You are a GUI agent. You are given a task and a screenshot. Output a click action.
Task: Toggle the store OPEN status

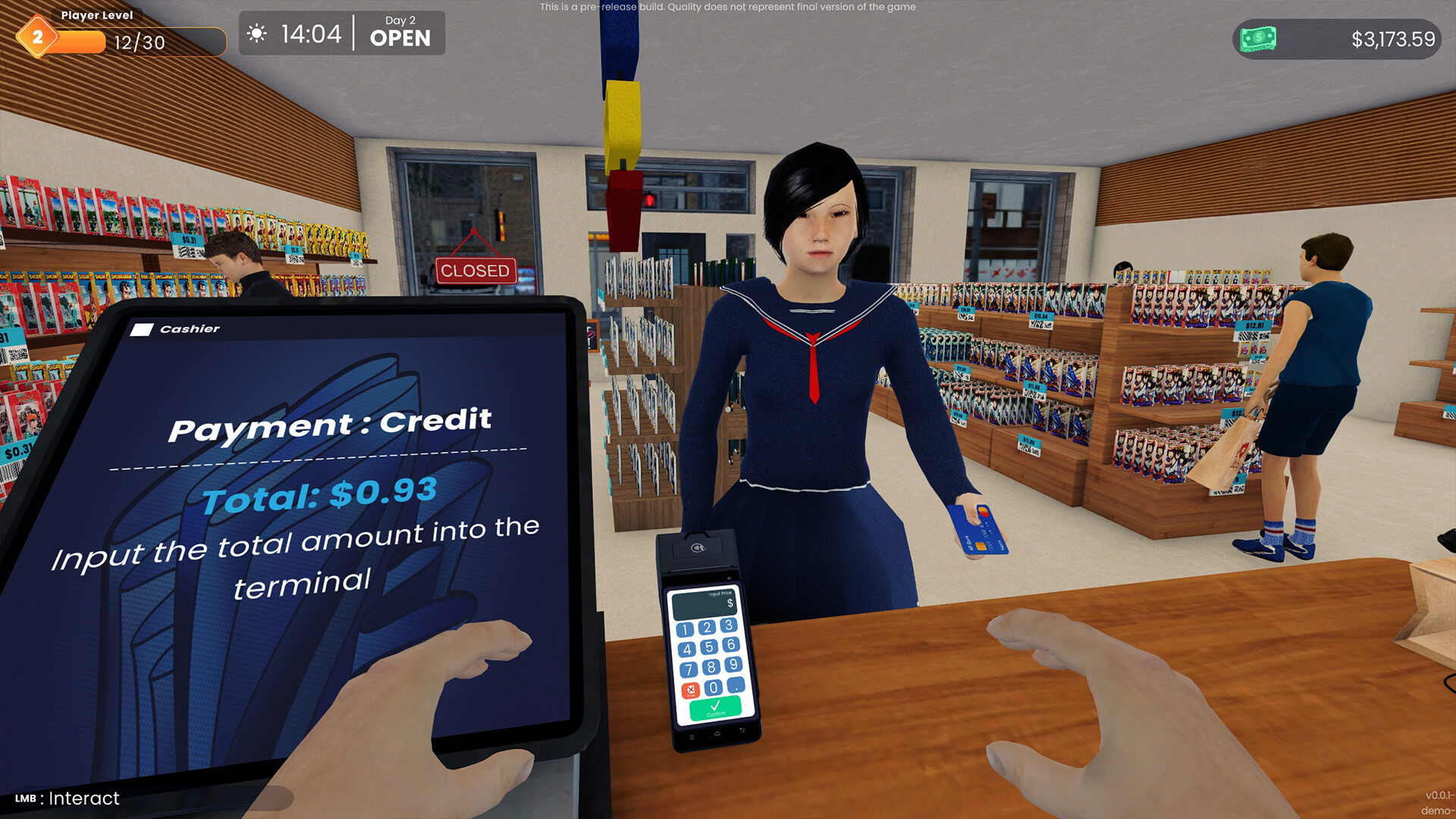(400, 38)
